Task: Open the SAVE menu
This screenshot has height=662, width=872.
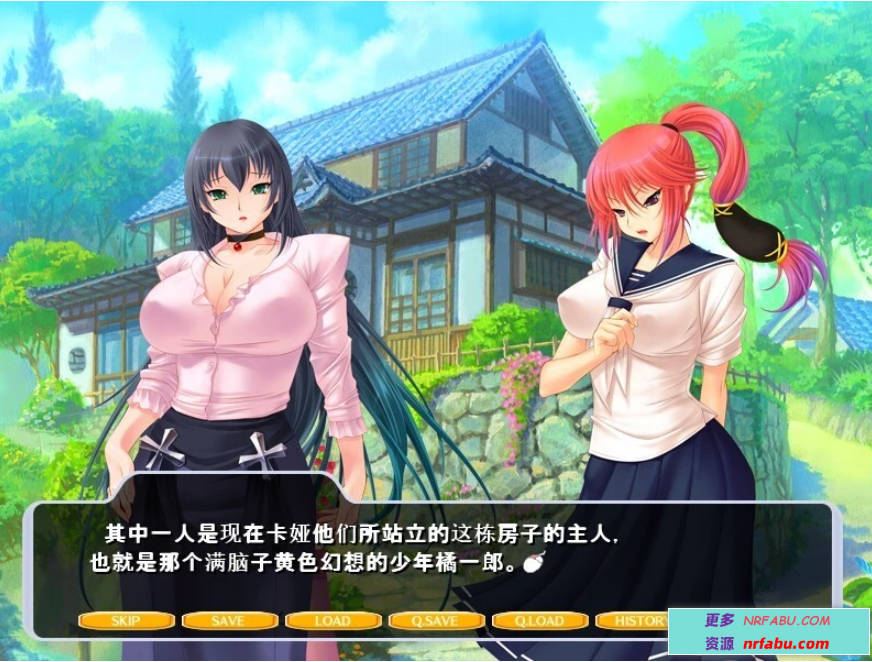Action: 229,621
